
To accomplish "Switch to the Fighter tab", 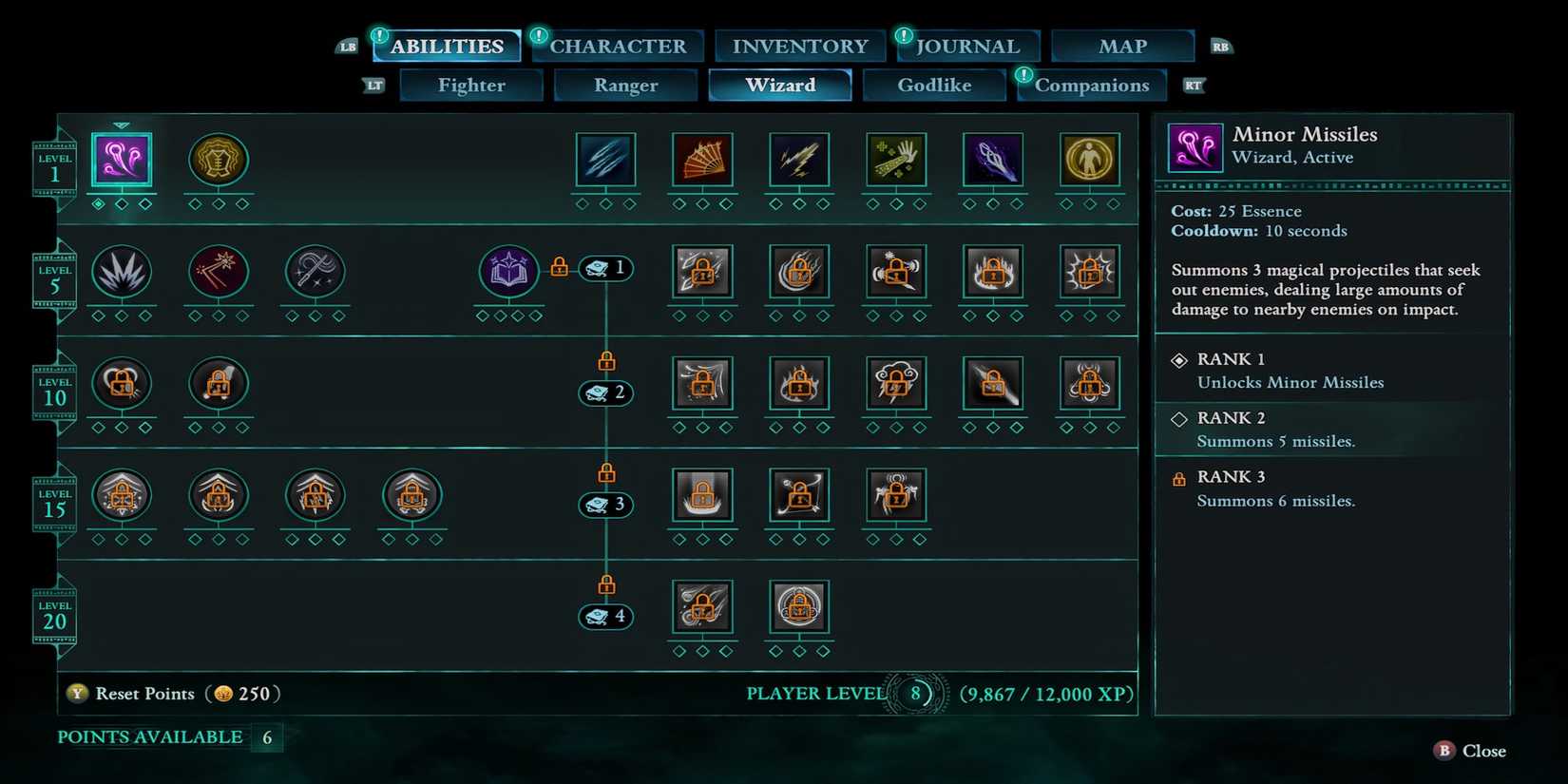I will click(470, 85).
